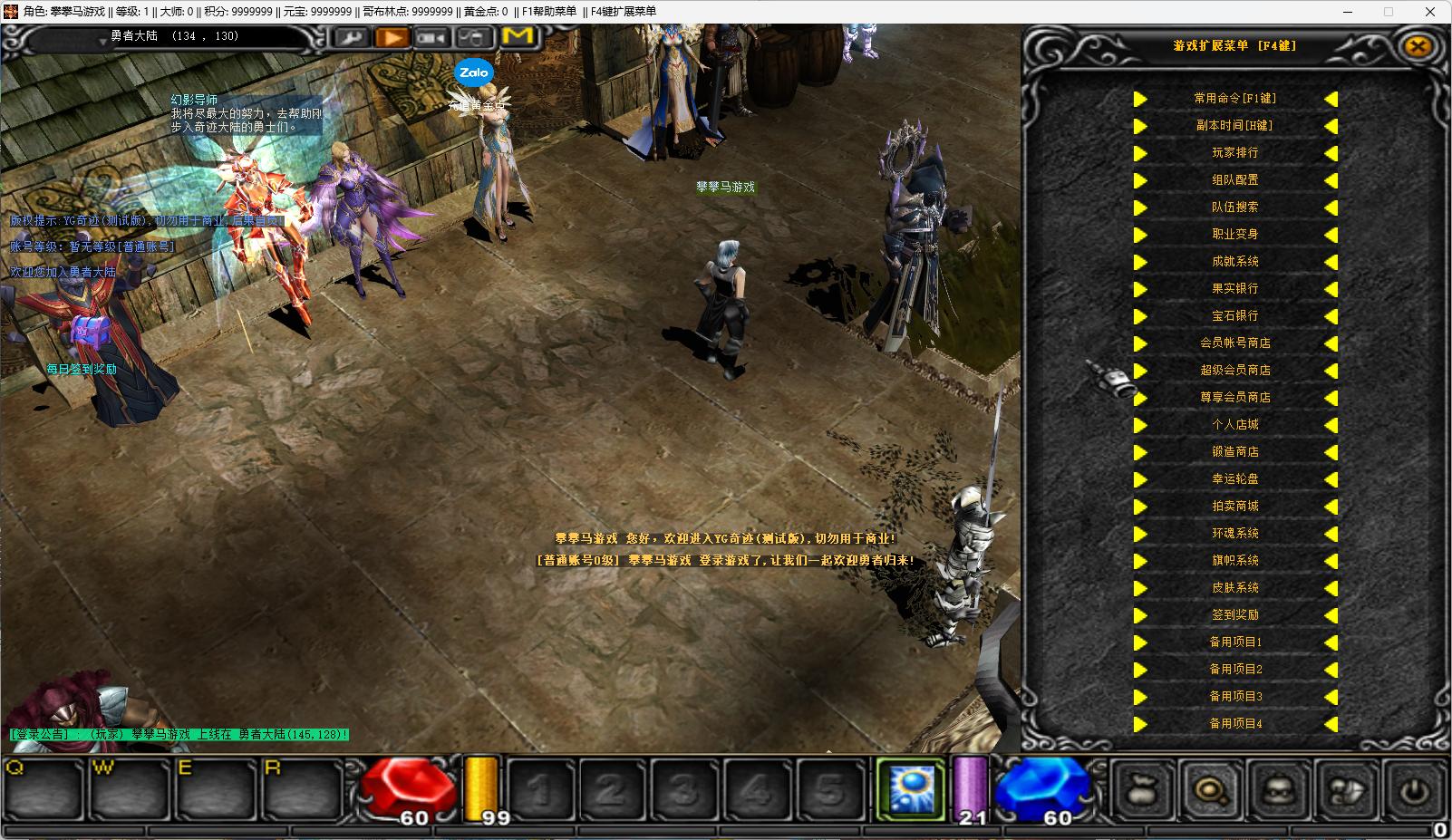Click the wrench settings button

pos(351,37)
